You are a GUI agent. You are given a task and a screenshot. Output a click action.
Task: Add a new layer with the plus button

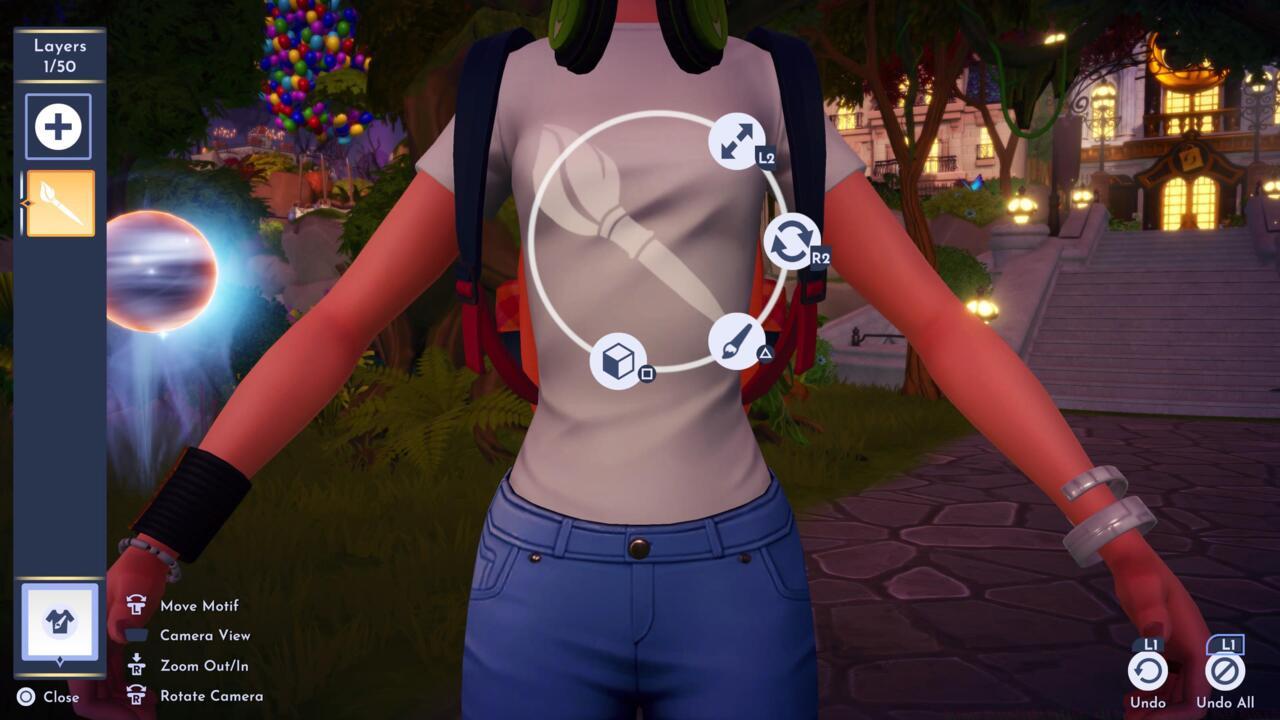click(57, 125)
